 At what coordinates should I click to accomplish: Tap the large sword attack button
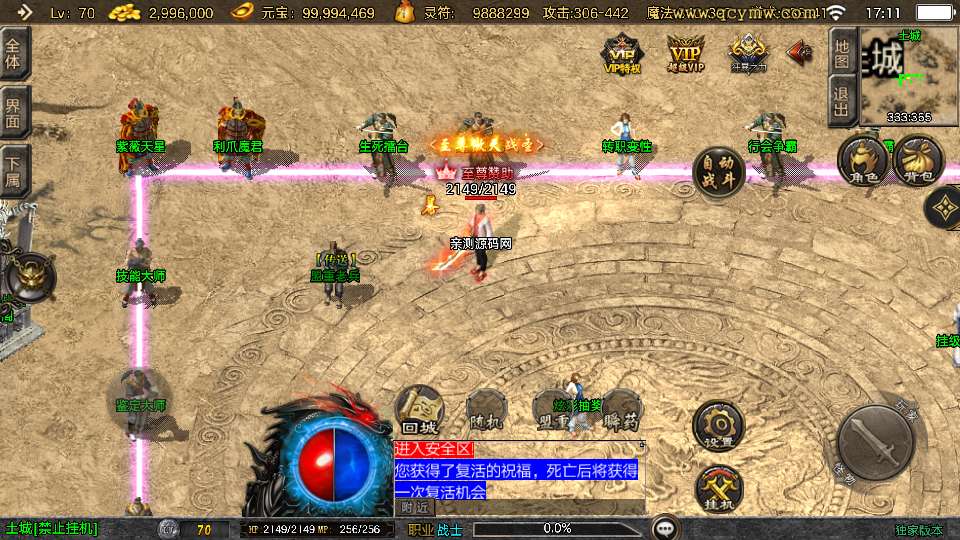click(875, 442)
